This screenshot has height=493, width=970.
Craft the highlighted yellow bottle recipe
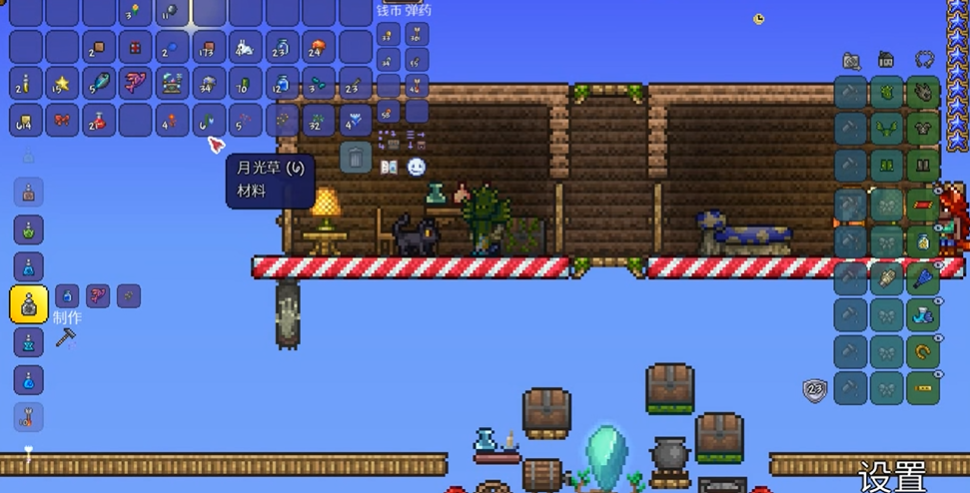click(29, 304)
